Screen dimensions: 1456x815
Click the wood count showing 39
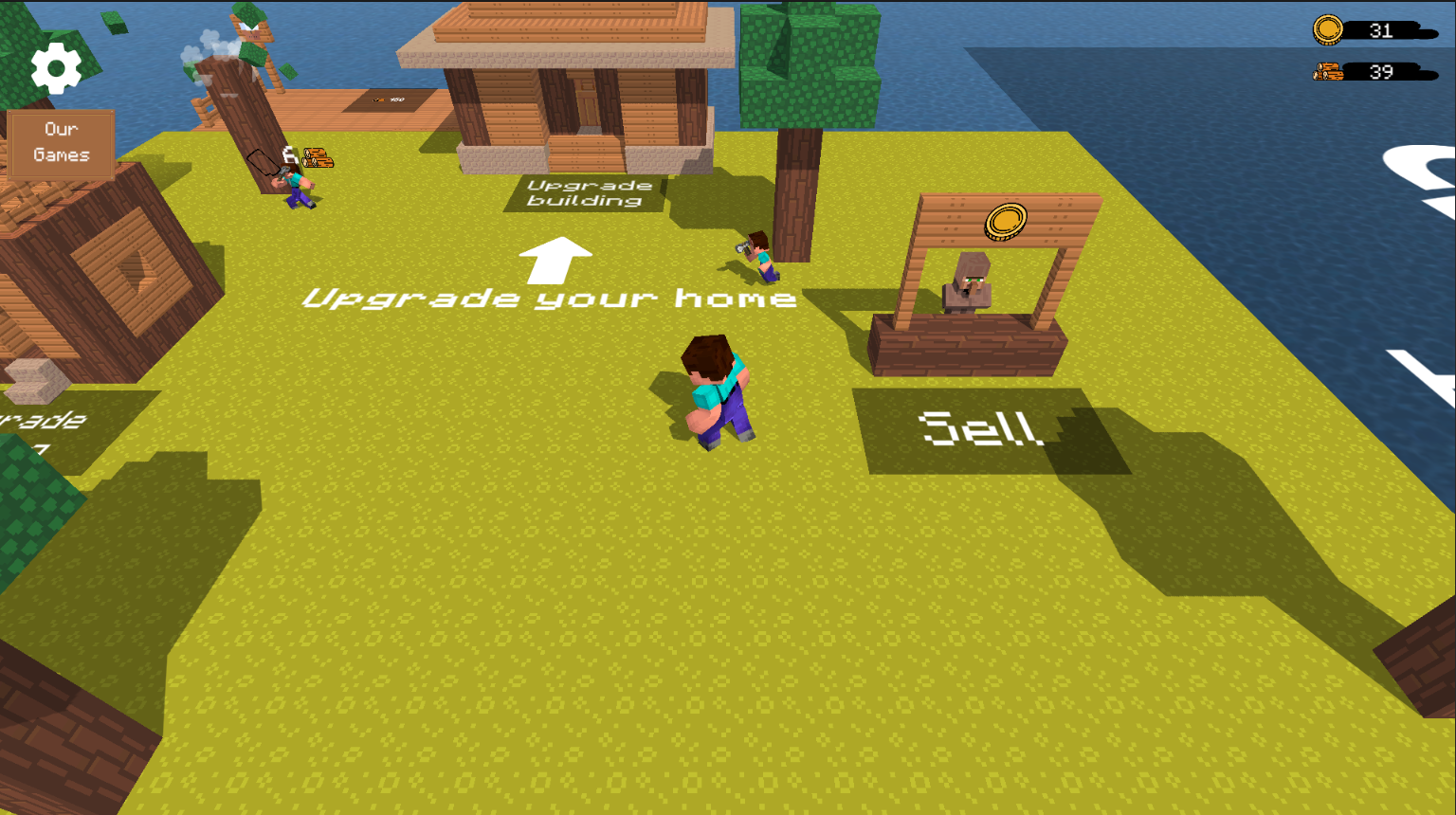[x=1381, y=70]
